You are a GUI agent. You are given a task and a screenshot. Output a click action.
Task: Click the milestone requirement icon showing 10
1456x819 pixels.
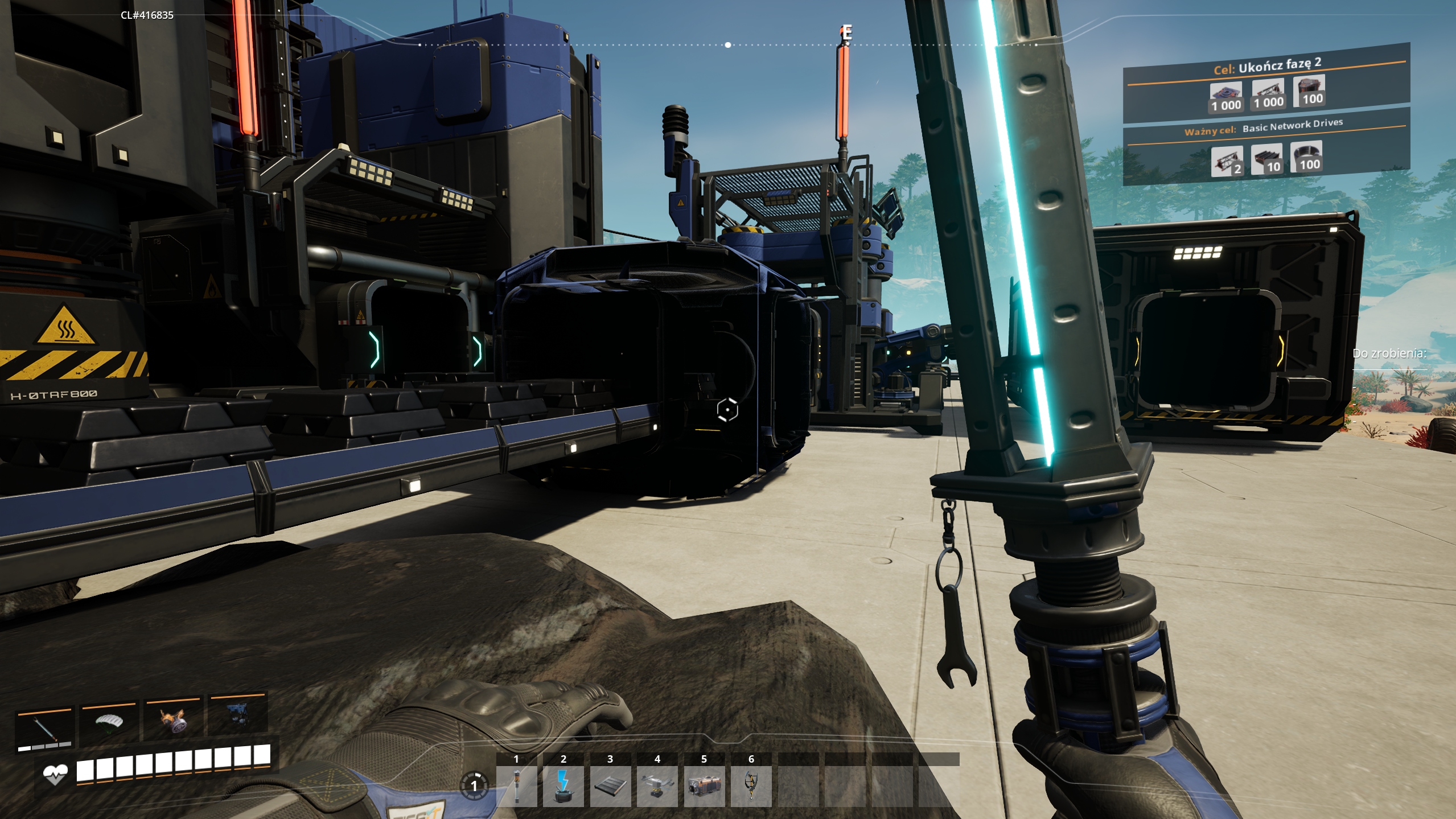point(1266,159)
